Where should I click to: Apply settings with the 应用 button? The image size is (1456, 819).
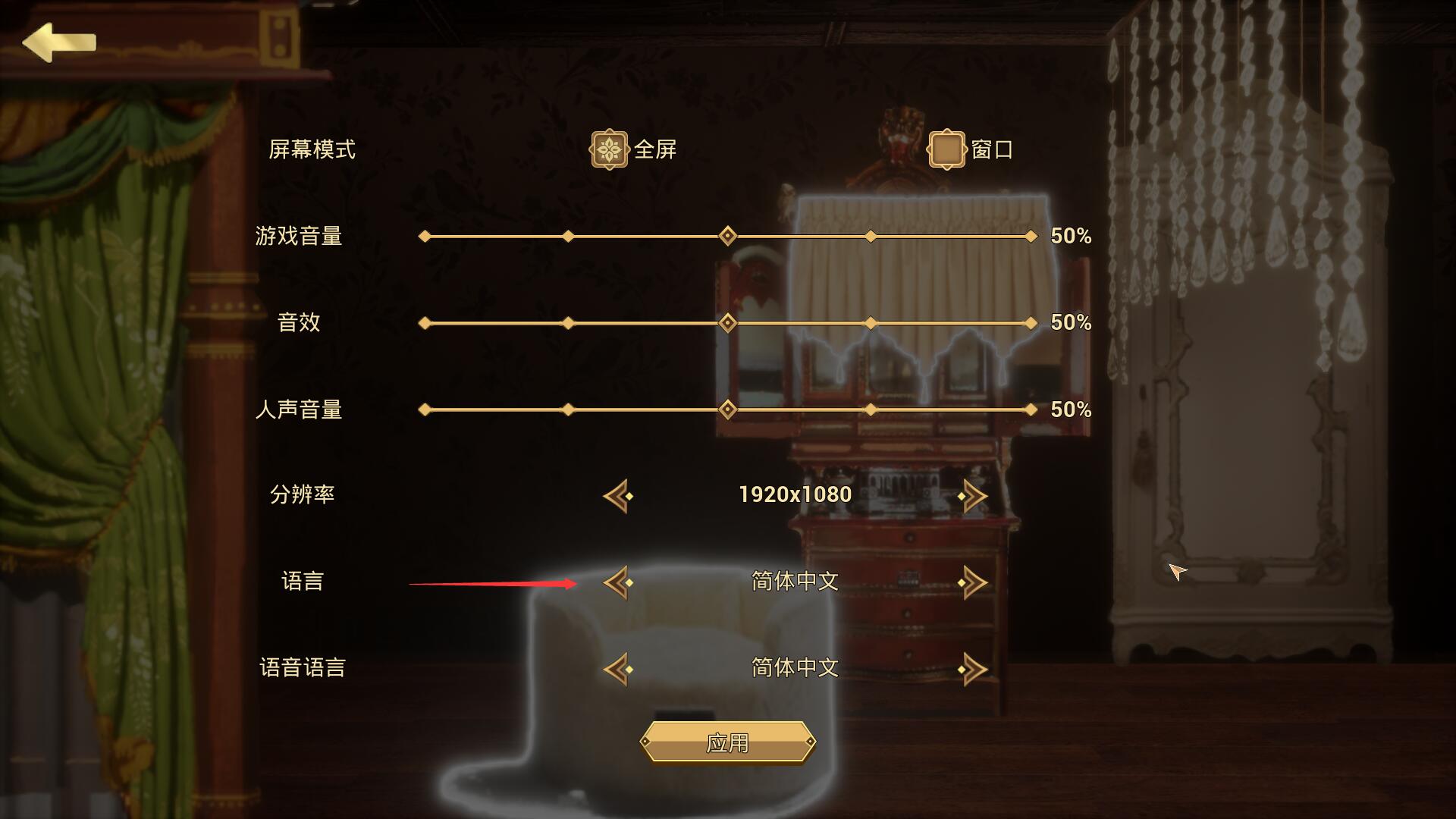pyautogui.click(x=727, y=742)
